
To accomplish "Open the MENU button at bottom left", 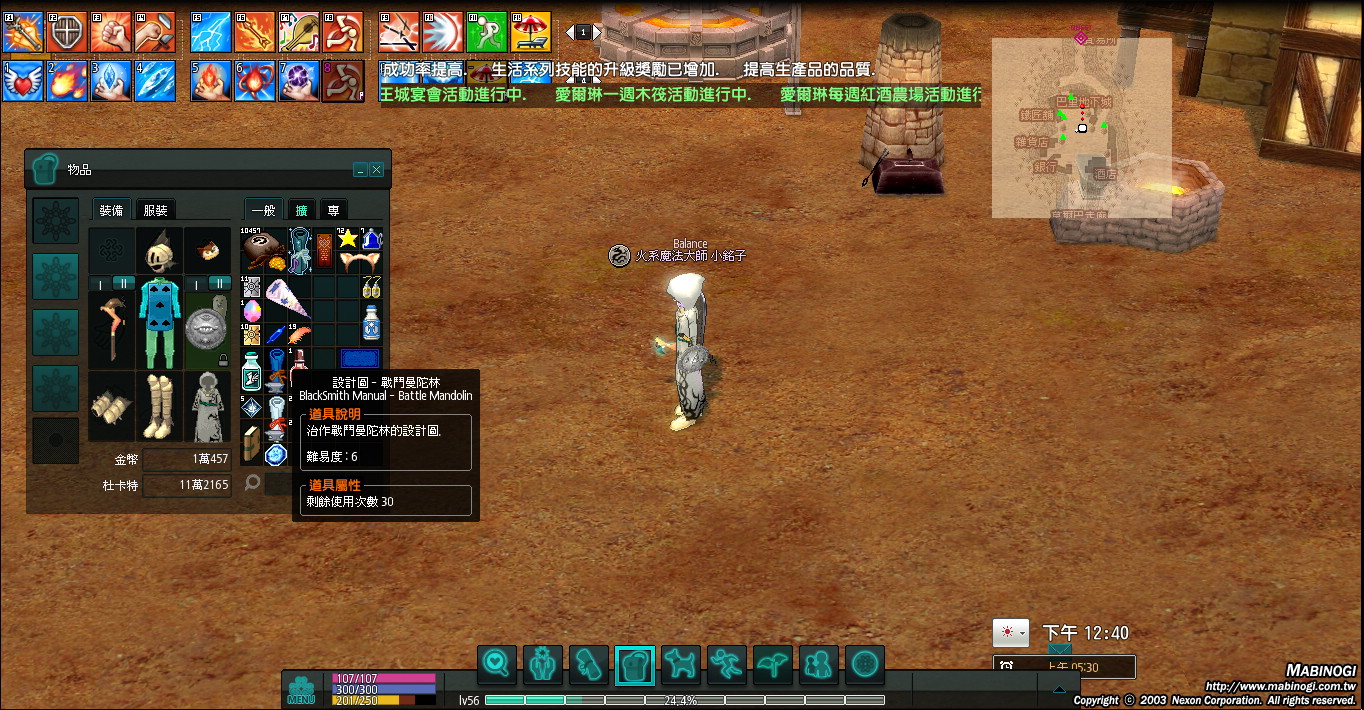I will pyautogui.click(x=301, y=690).
